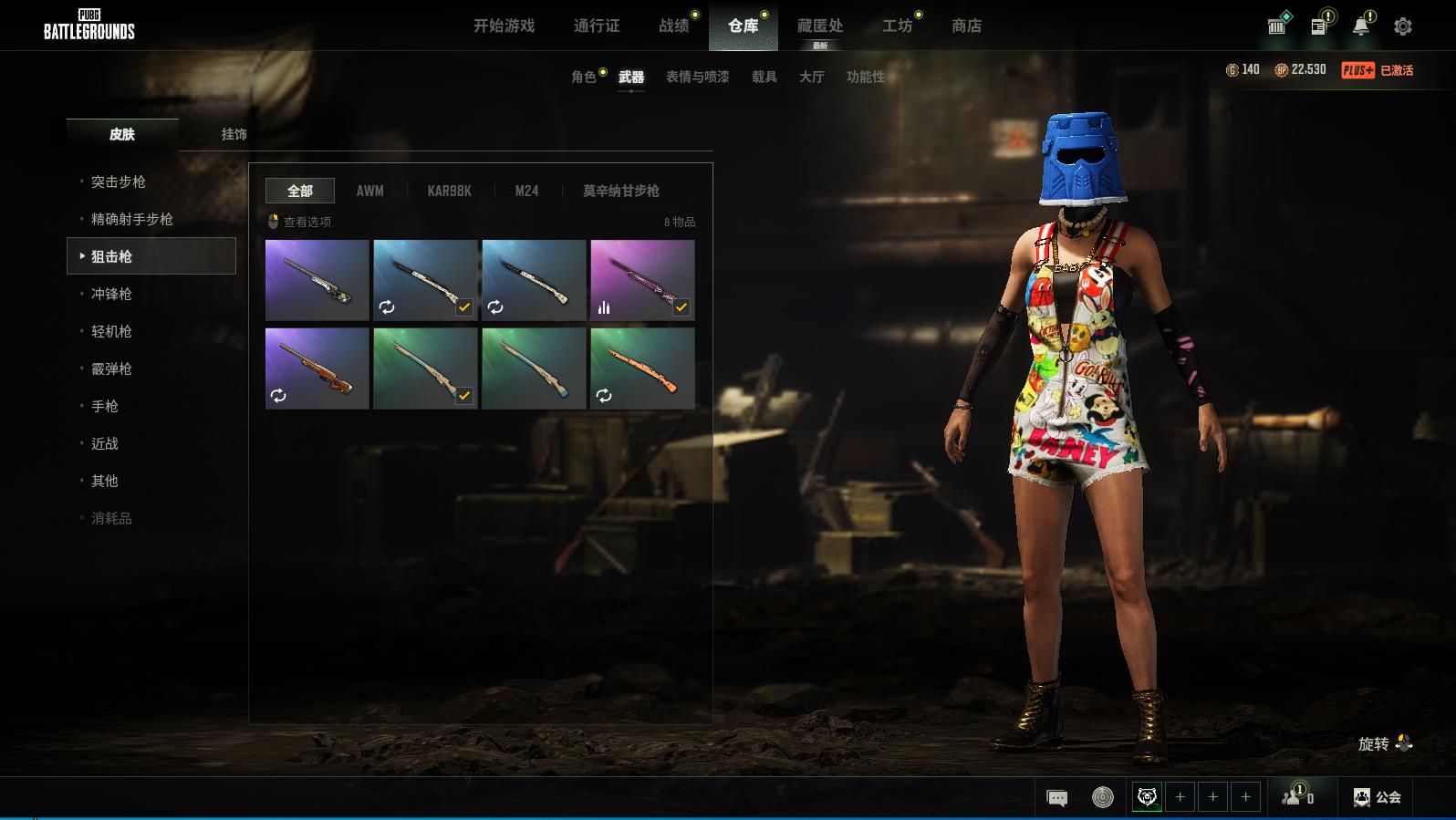Open the 工坊 workshop page
Screen dimensions: 1456x820
(x=897, y=26)
